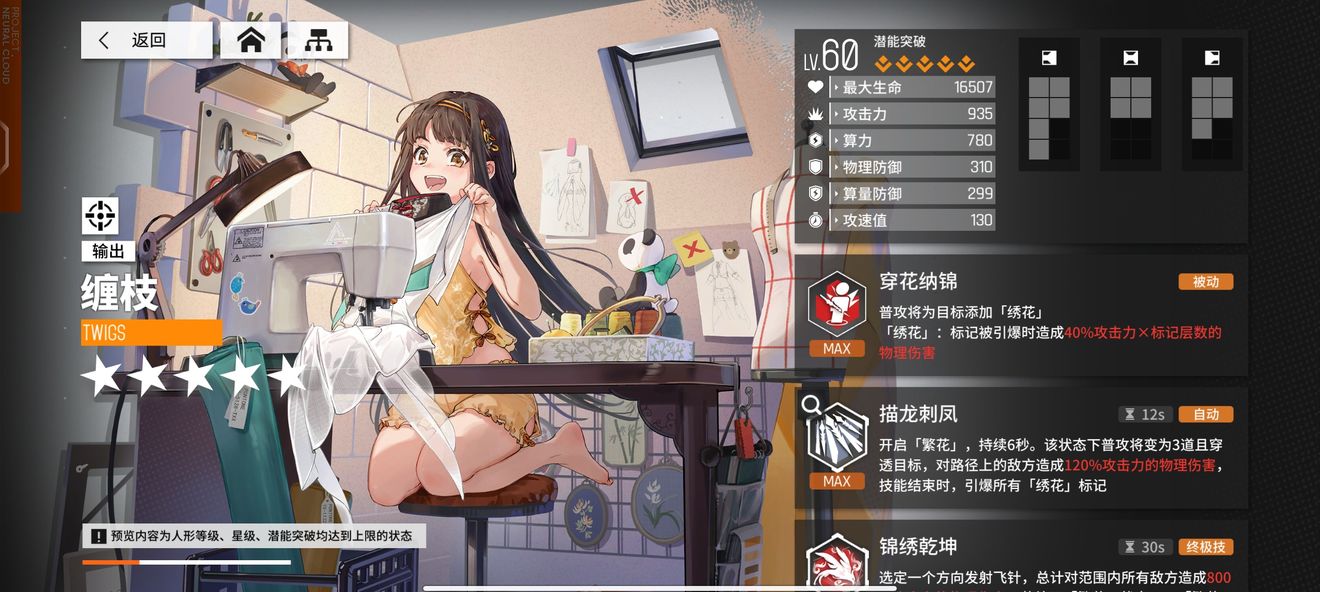This screenshot has height=592, width=1320.
Task: Select the last algorithm slot grid
Action: tap(1212, 105)
